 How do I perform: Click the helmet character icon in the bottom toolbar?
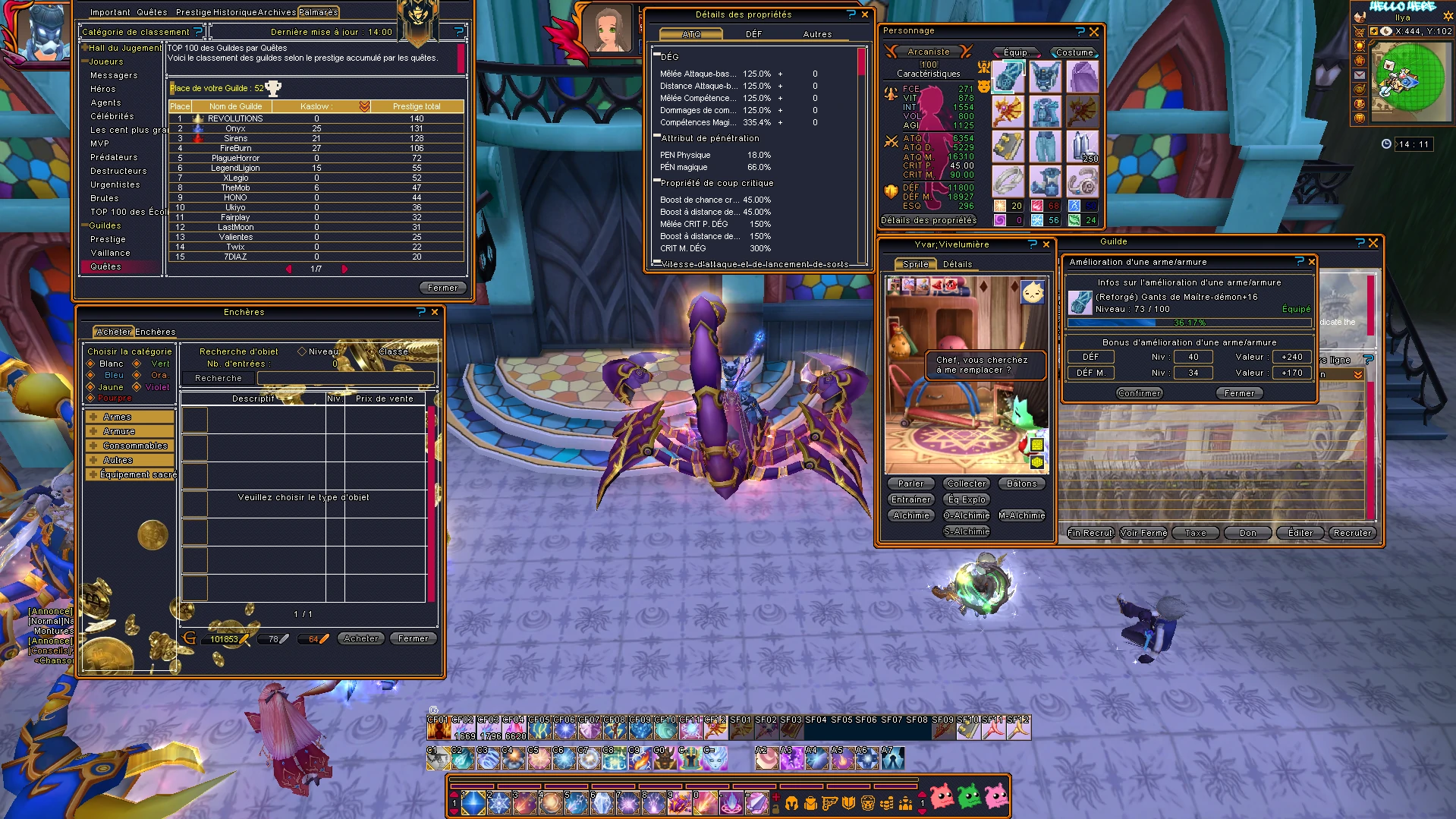click(791, 804)
